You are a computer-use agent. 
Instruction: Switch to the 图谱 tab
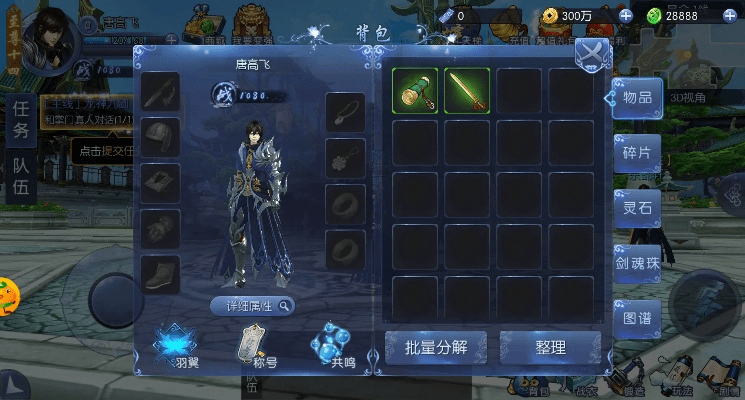(x=637, y=319)
